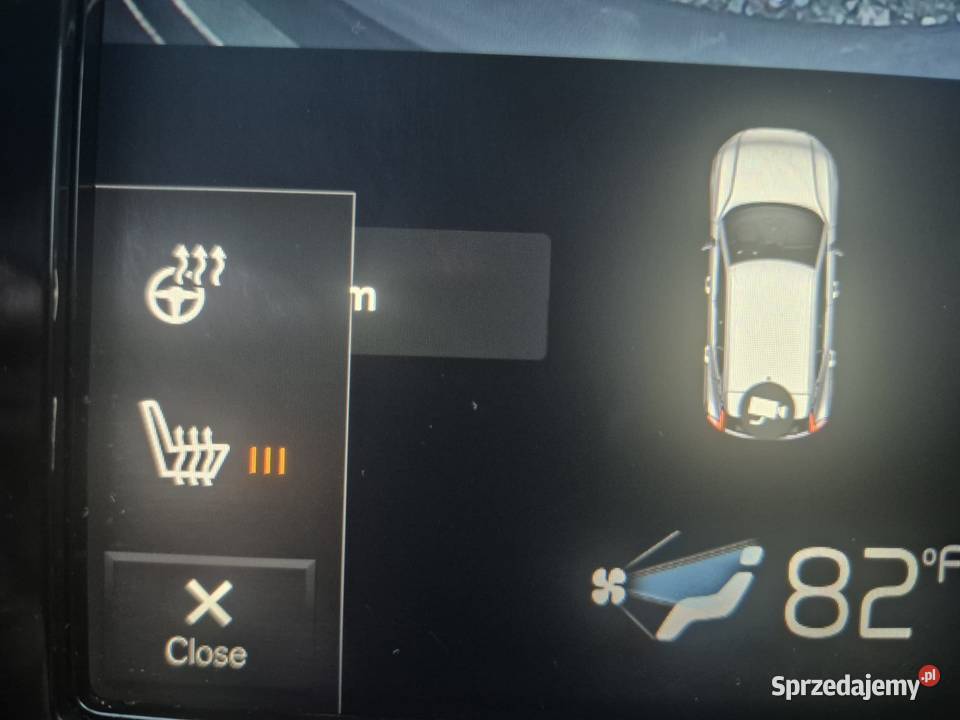
Task: Close the heating popup panel
Action: click(208, 620)
